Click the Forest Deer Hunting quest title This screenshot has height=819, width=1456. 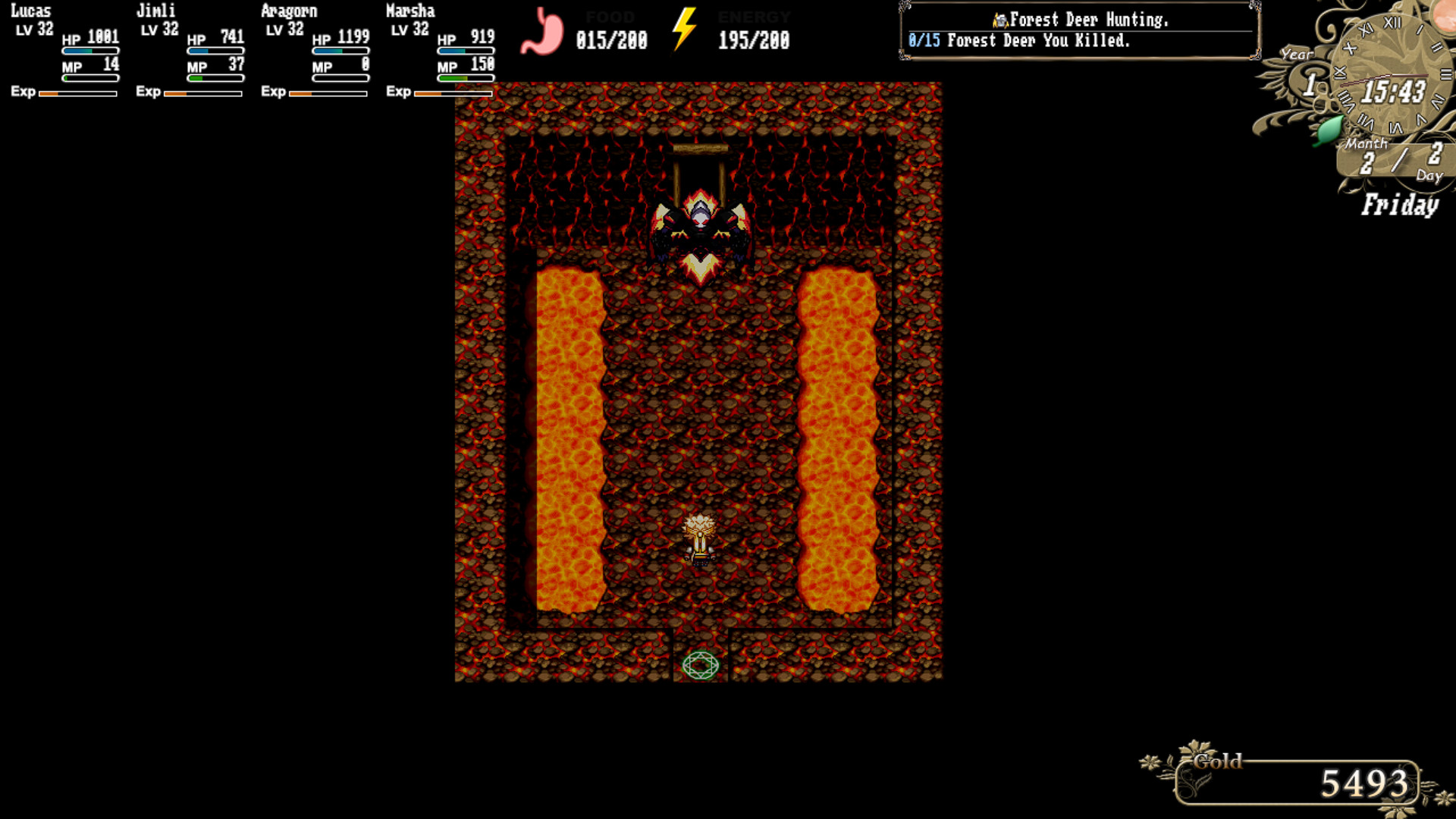1092,20
